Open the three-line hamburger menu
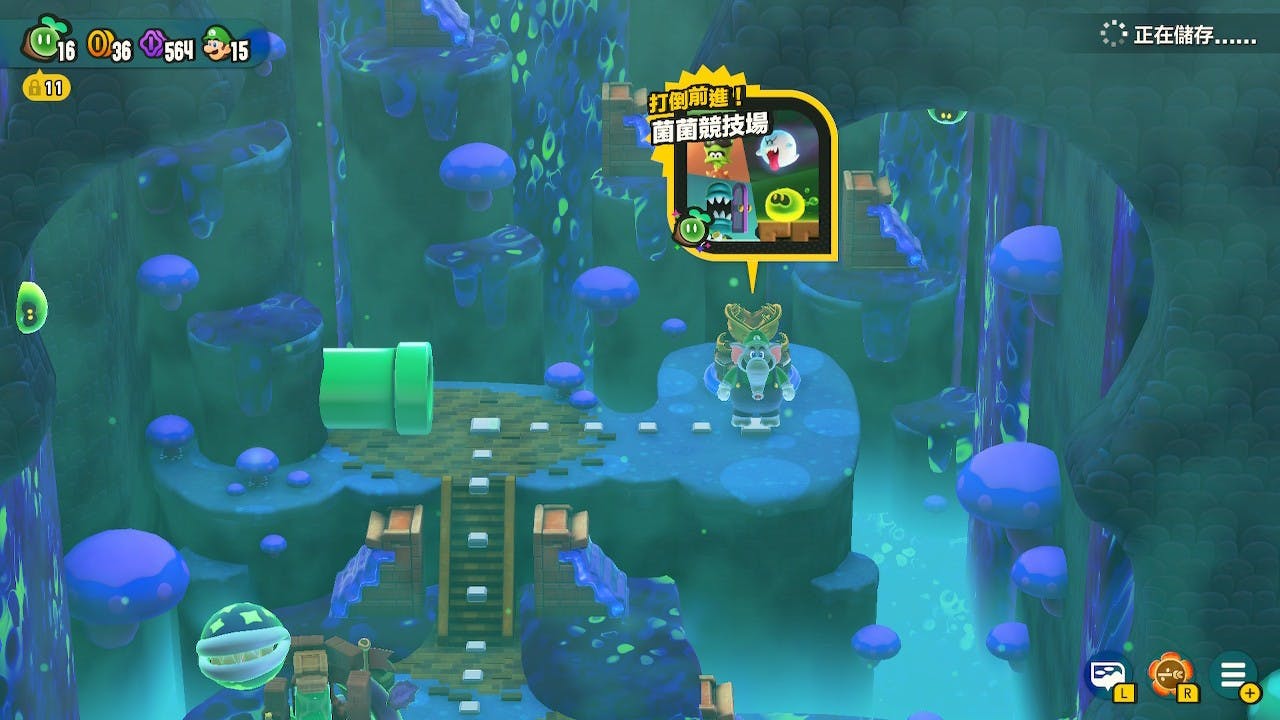The width and height of the screenshot is (1280, 720). (1232, 676)
